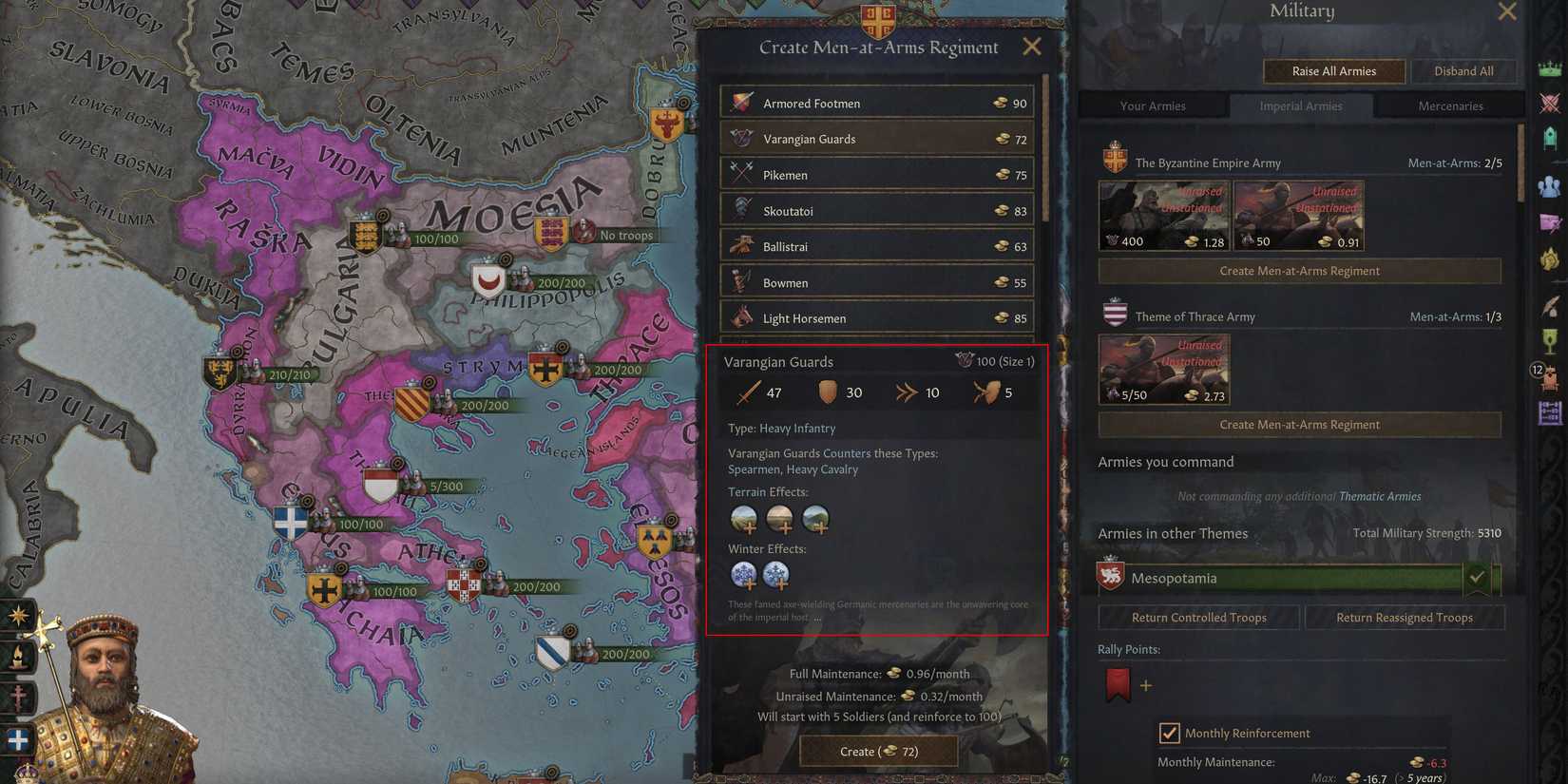The width and height of the screenshot is (1568, 784).
Task: Open the Military crossed-swords sidebar icon
Action: (1550, 102)
